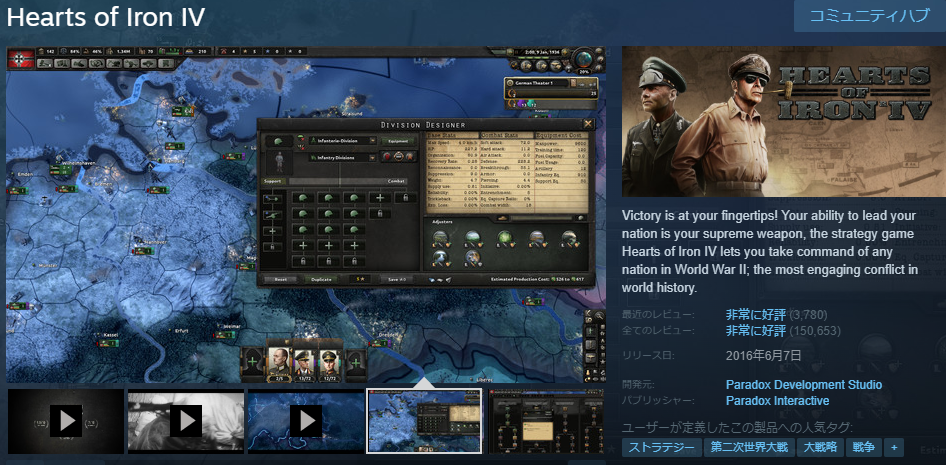
Task: Close the Division Designer window
Action: tap(588, 124)
